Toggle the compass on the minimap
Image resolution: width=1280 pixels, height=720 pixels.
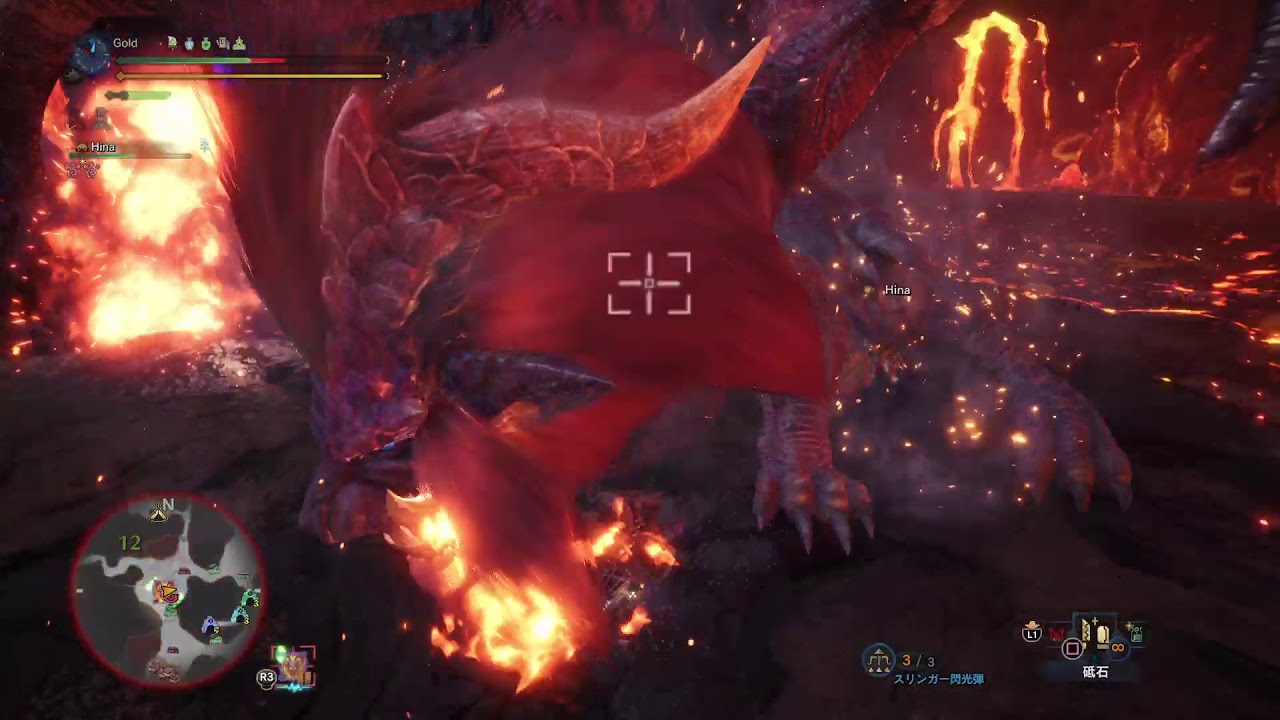[156, 510]
